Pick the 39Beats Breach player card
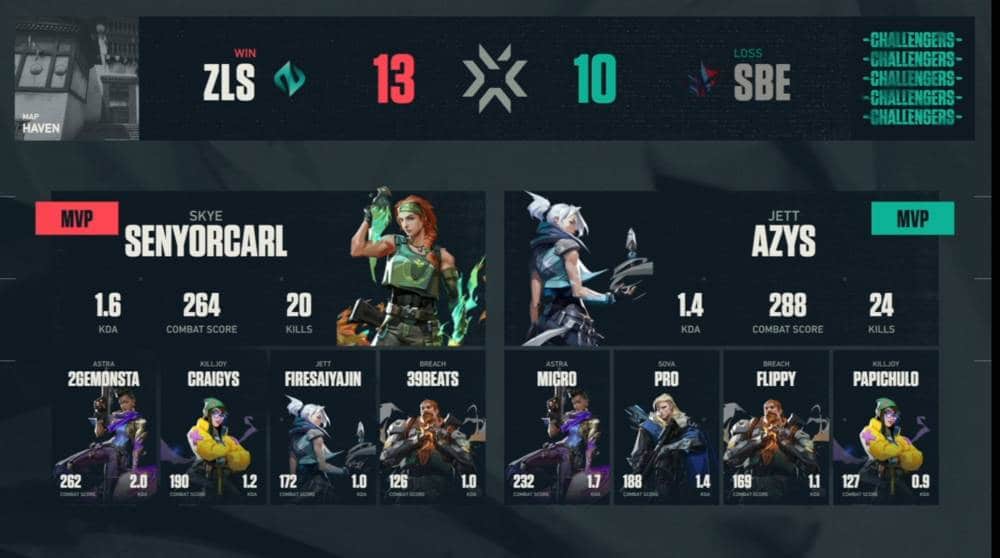Screen dimensions: 1000x558 tap(431, 427)
